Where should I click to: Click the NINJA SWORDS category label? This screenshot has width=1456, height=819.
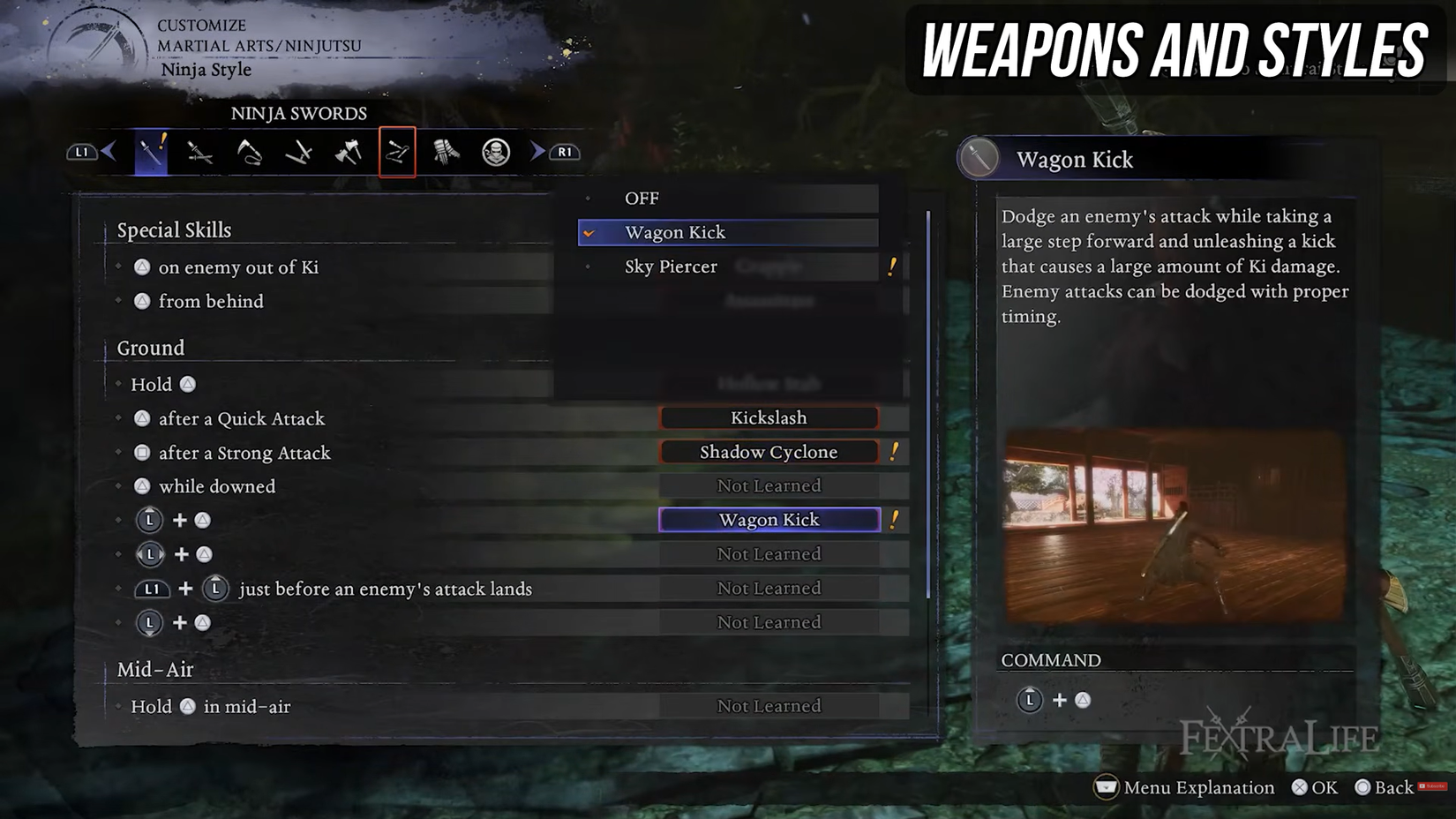point(298,113)
